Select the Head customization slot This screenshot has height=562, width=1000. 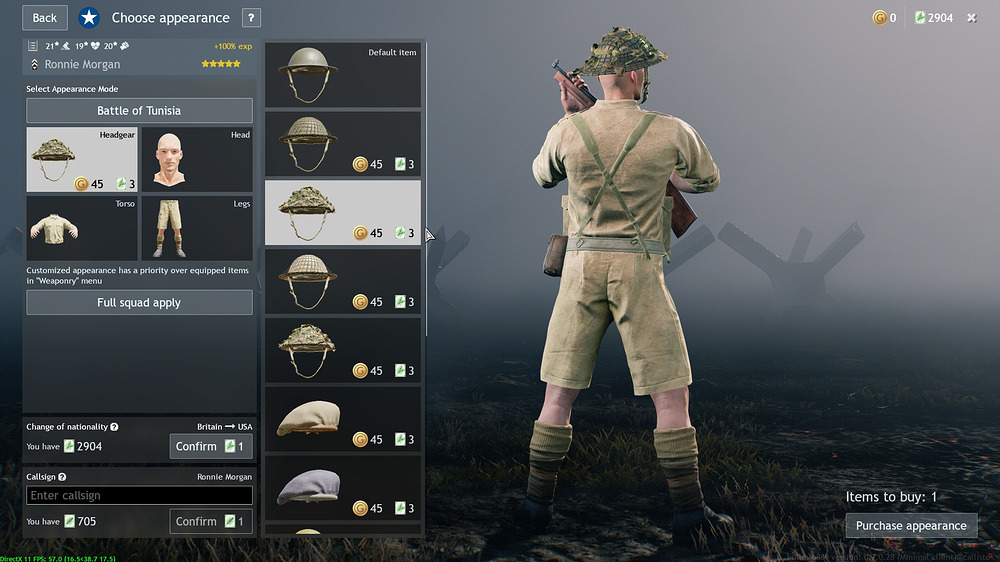pos(196,159)
